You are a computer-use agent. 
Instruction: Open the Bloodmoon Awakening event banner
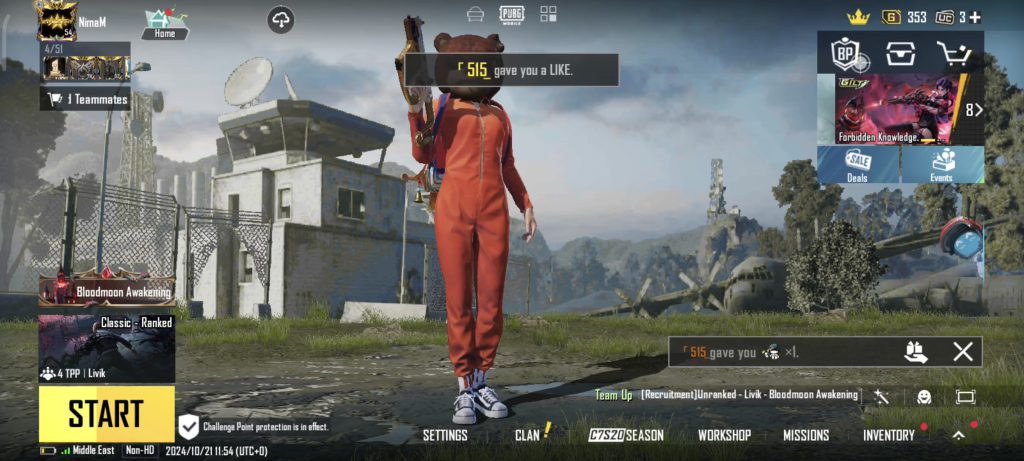point(106,291)
